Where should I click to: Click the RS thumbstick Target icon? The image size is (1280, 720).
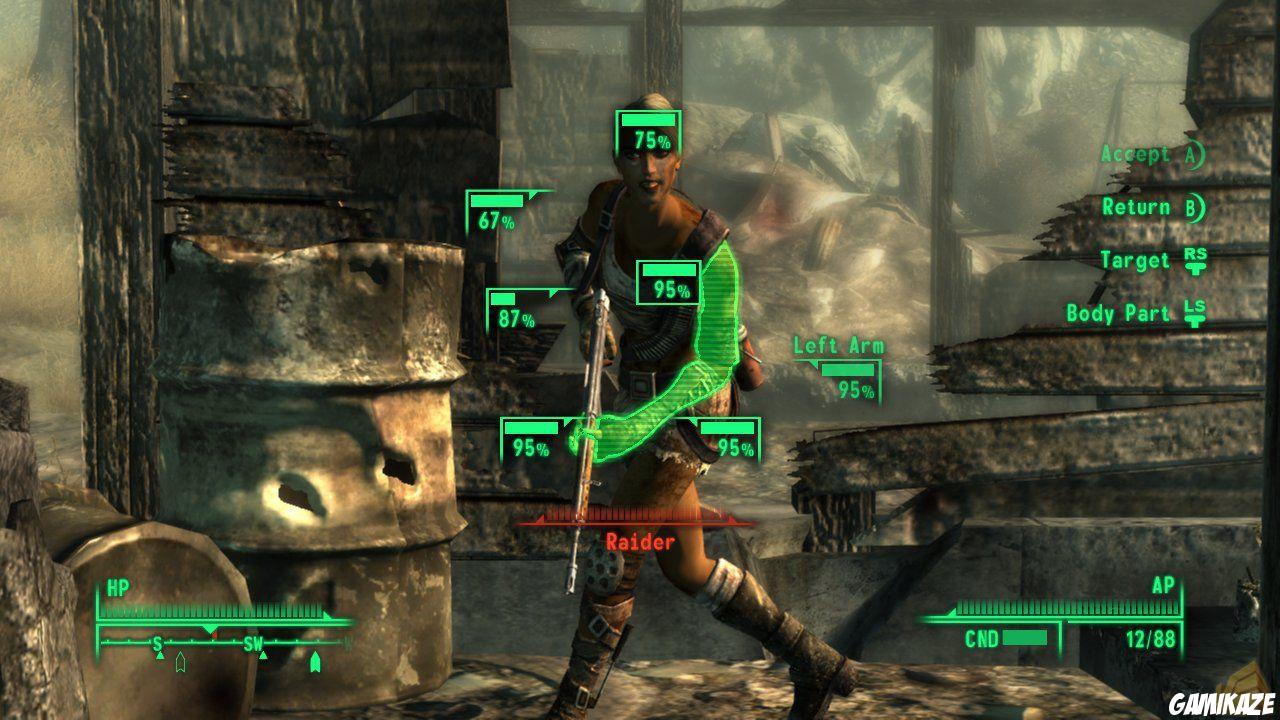(1199, 259)
